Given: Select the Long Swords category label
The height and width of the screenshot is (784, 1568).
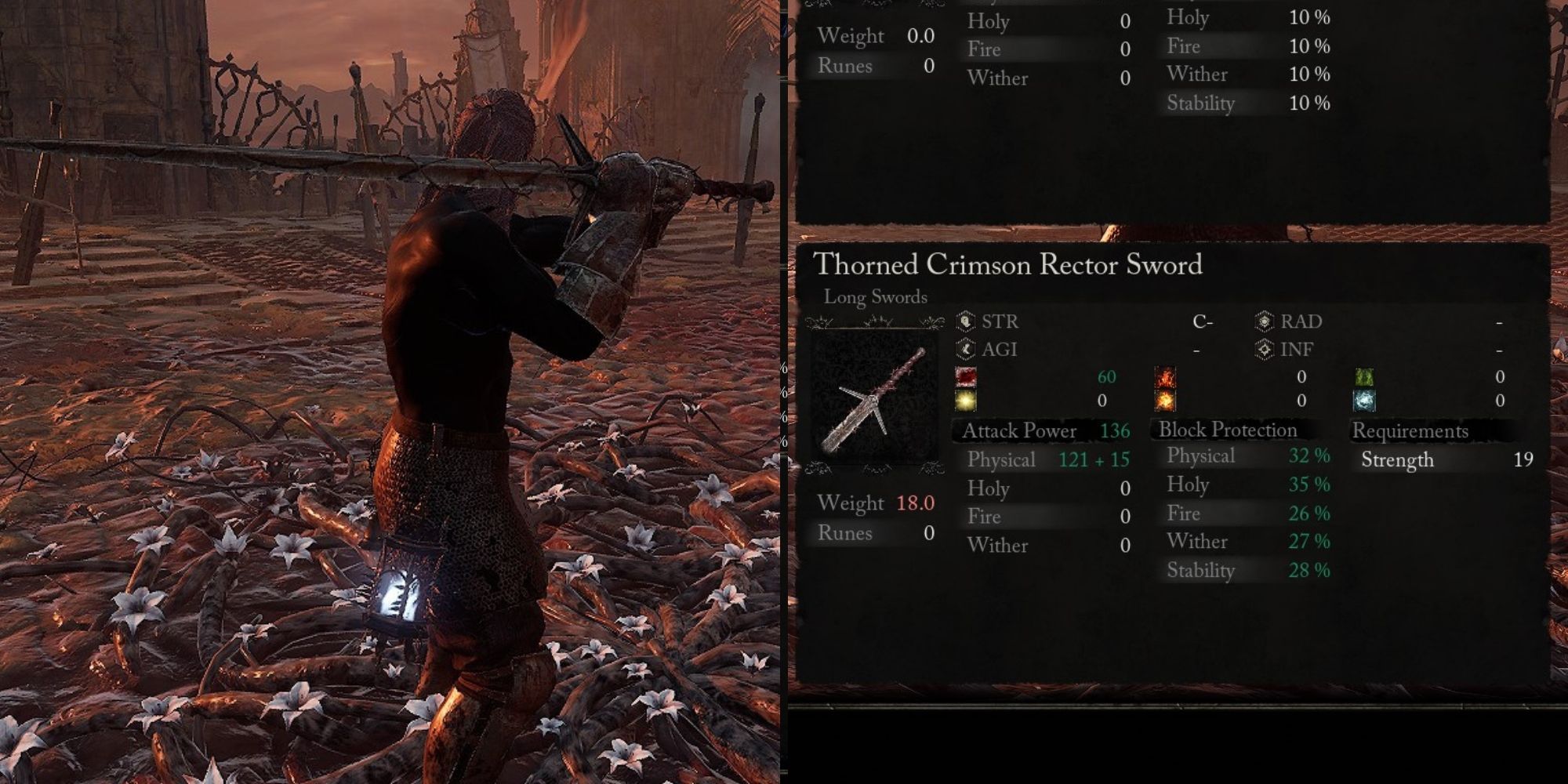Looking at the screenshot, I should coord(875,297).
